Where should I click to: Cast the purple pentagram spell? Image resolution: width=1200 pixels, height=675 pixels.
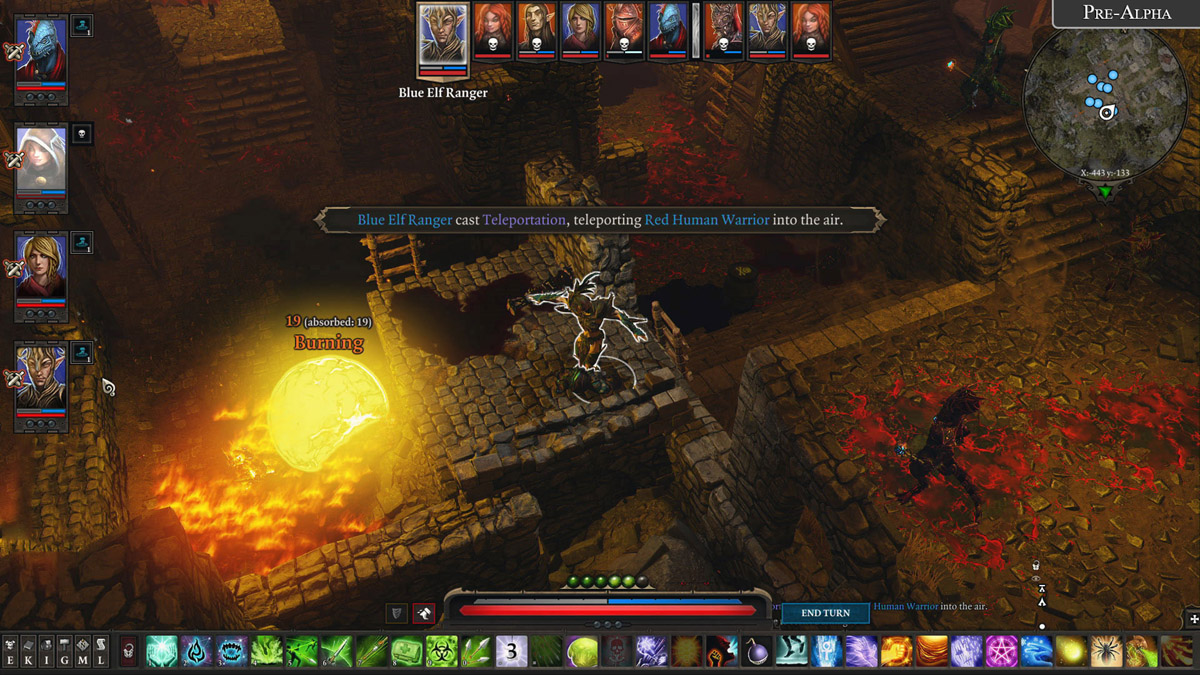1001,652
